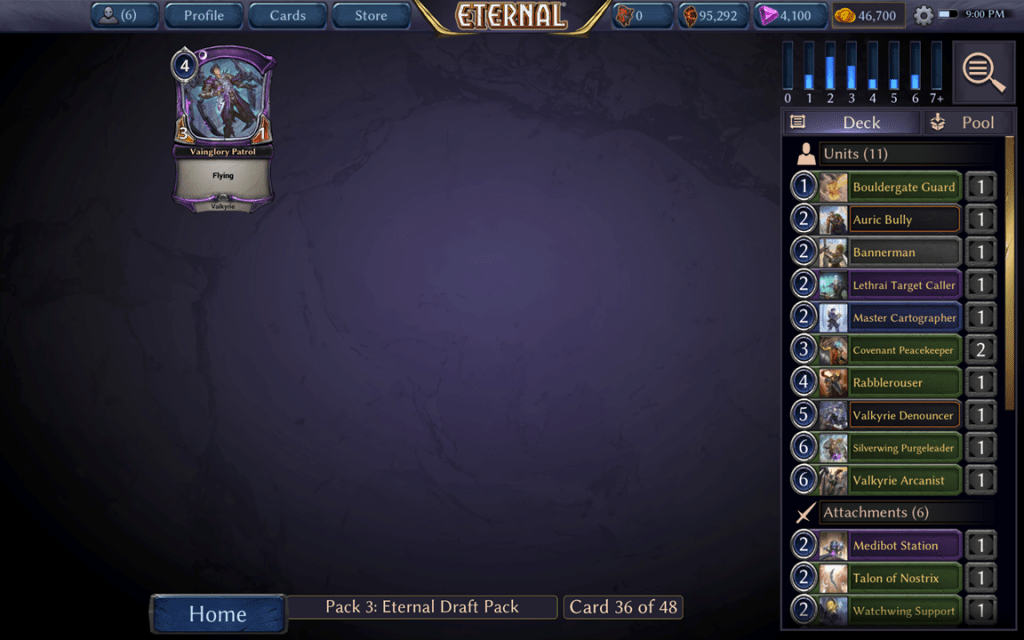Pick the Vainglory Patrol card
The width and height of the screenshot is (1024, 640).
pos(223,130)
